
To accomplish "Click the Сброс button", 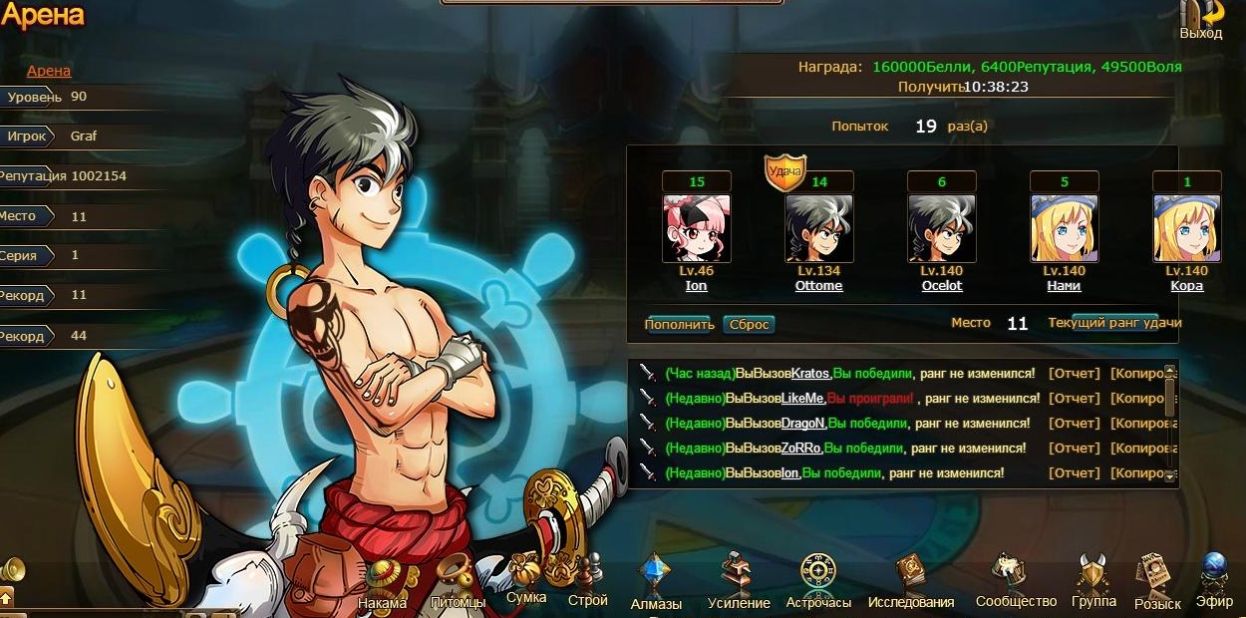I will pos(749,324).
